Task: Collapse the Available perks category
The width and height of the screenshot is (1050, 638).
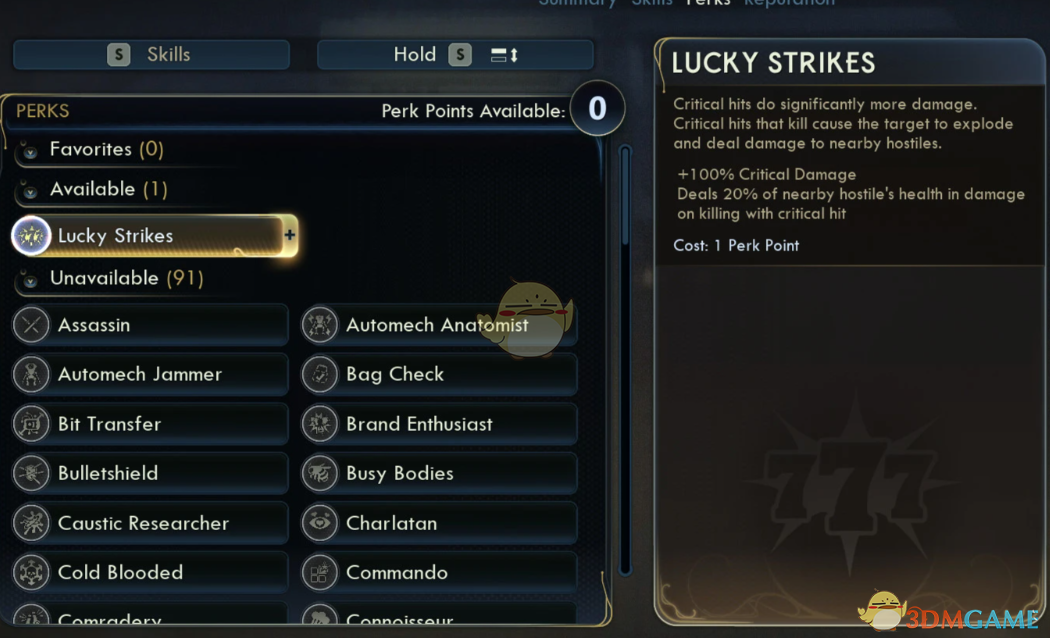Action: click(x=30, y=190)
